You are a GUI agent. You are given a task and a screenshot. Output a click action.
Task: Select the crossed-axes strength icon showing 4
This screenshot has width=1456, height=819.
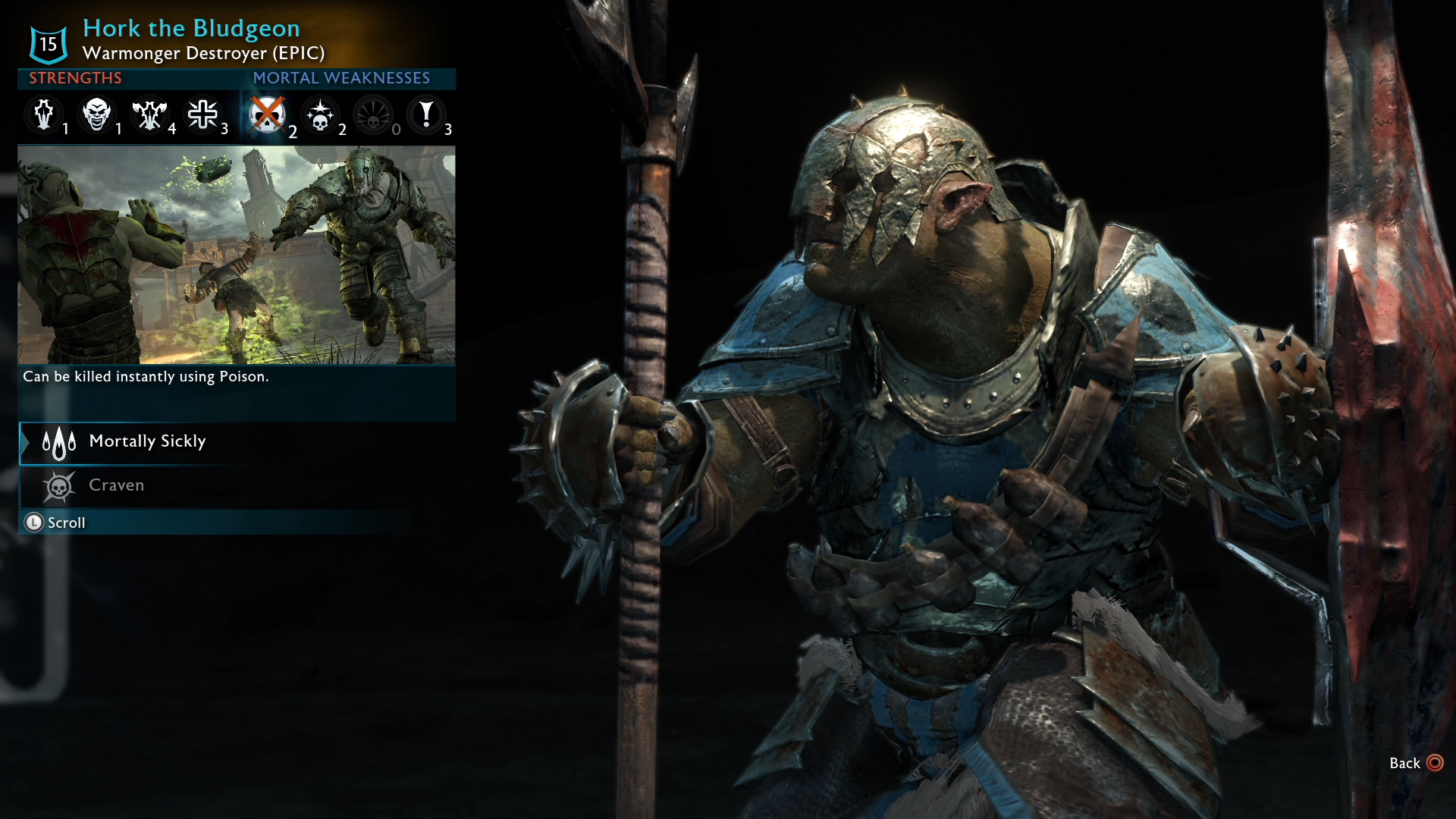151,116
